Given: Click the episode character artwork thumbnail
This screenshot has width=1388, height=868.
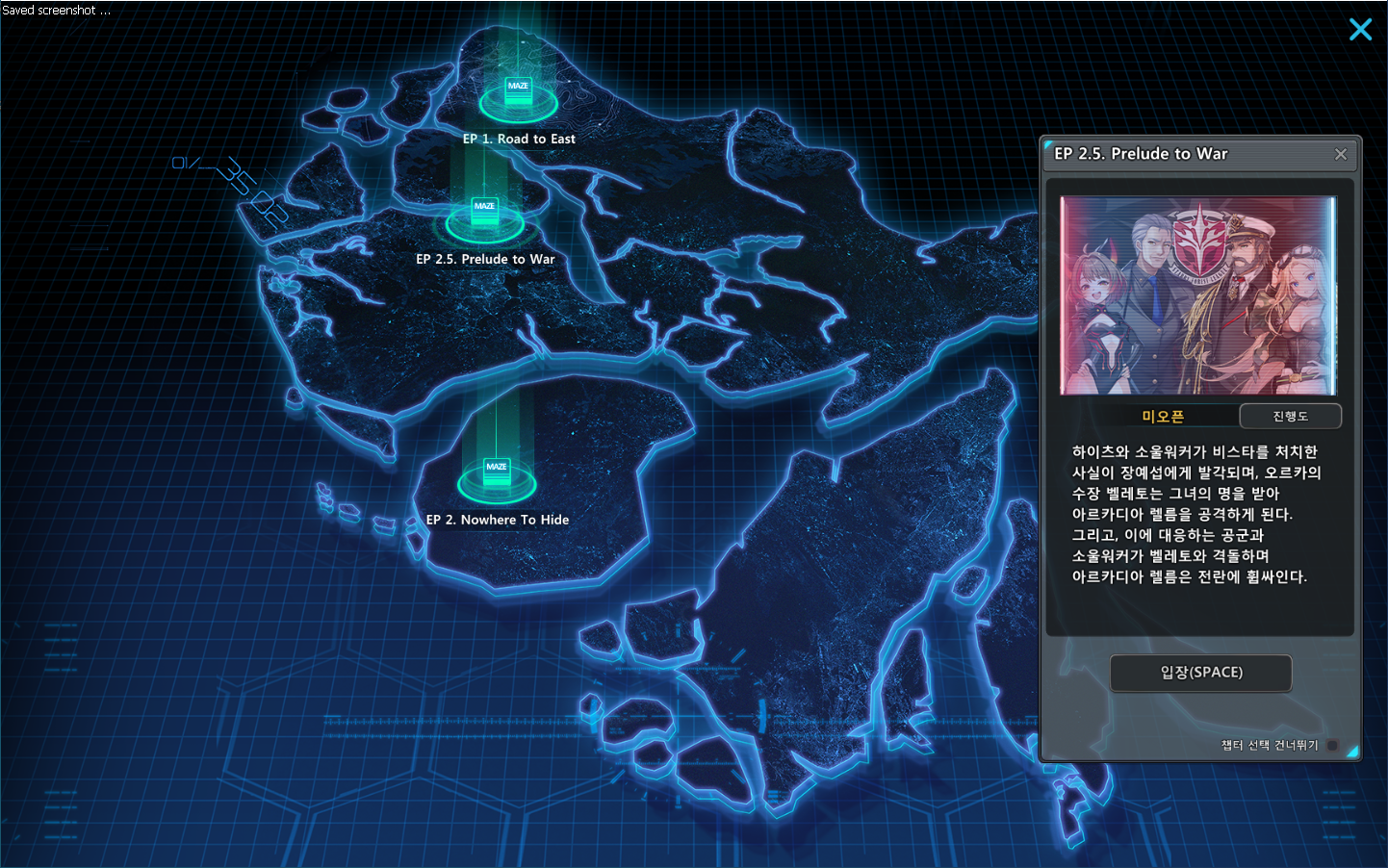Looking at the screenshot, I should tap(1198, 296).
